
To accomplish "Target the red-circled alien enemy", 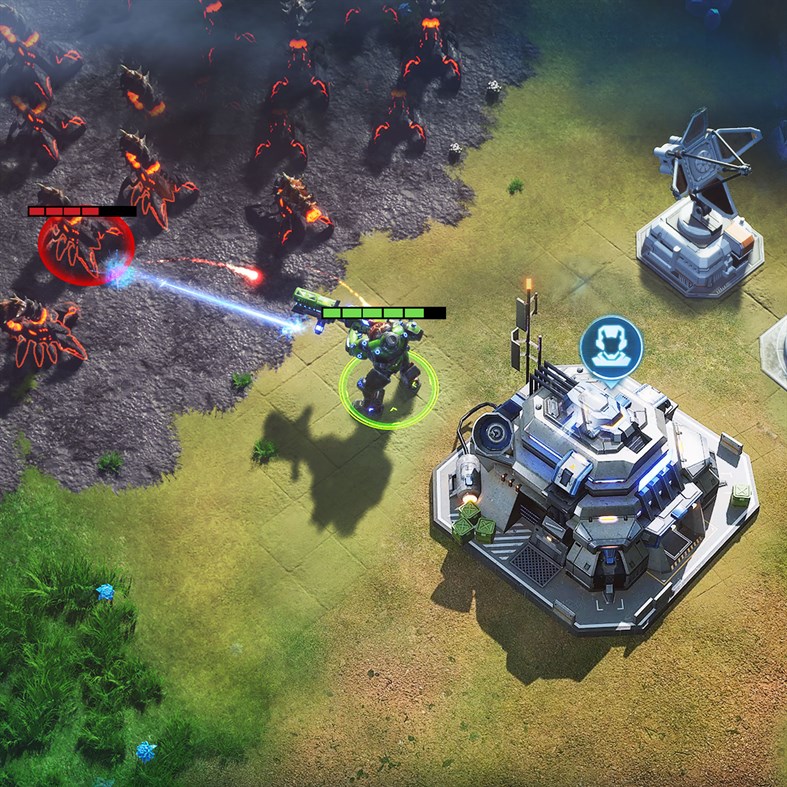I will click(84, 245).
